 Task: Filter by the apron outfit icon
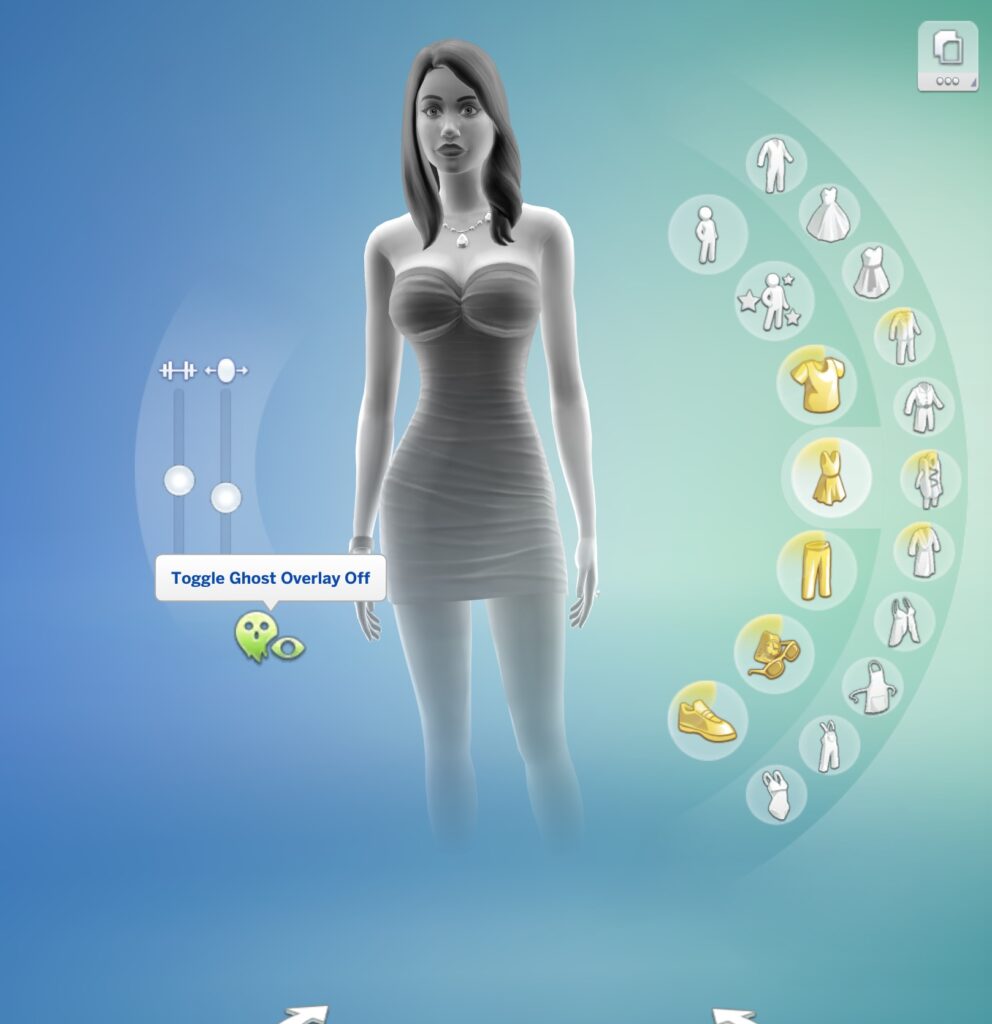pos(872,686)
